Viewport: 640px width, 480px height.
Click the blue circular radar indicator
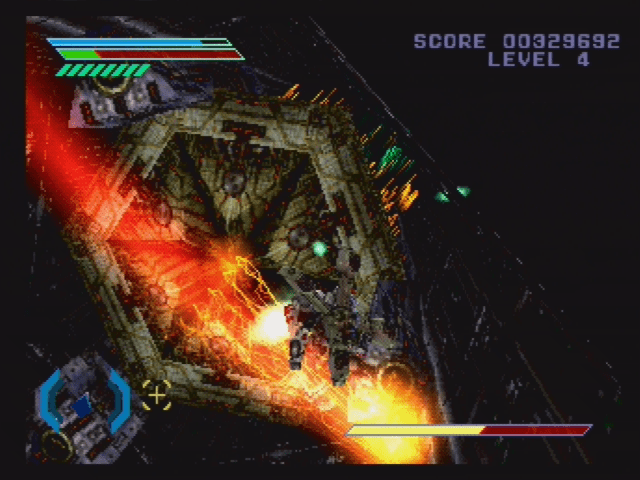tap(83, 402)
